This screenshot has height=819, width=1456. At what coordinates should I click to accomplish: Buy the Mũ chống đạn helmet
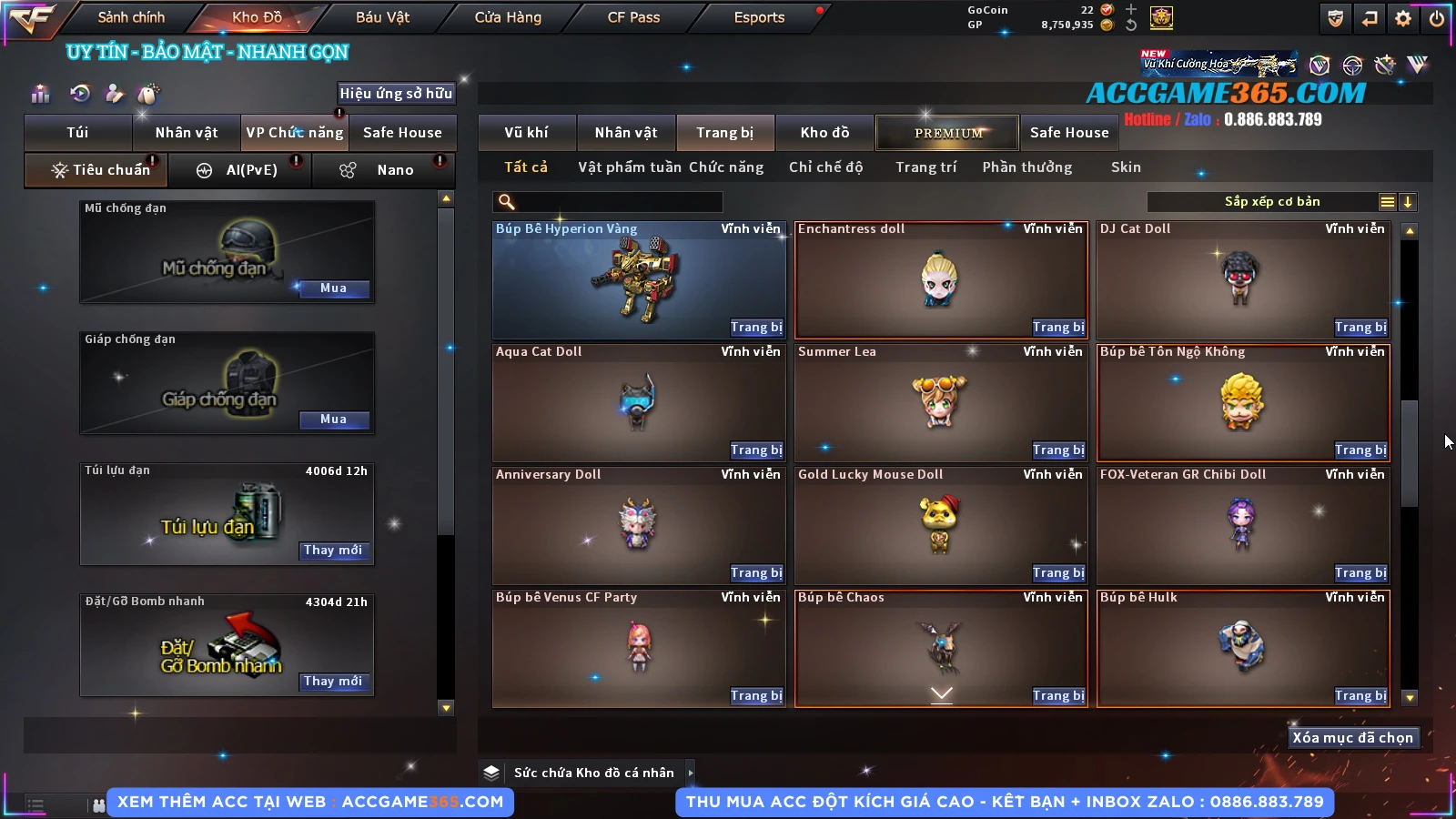[333, 288]
